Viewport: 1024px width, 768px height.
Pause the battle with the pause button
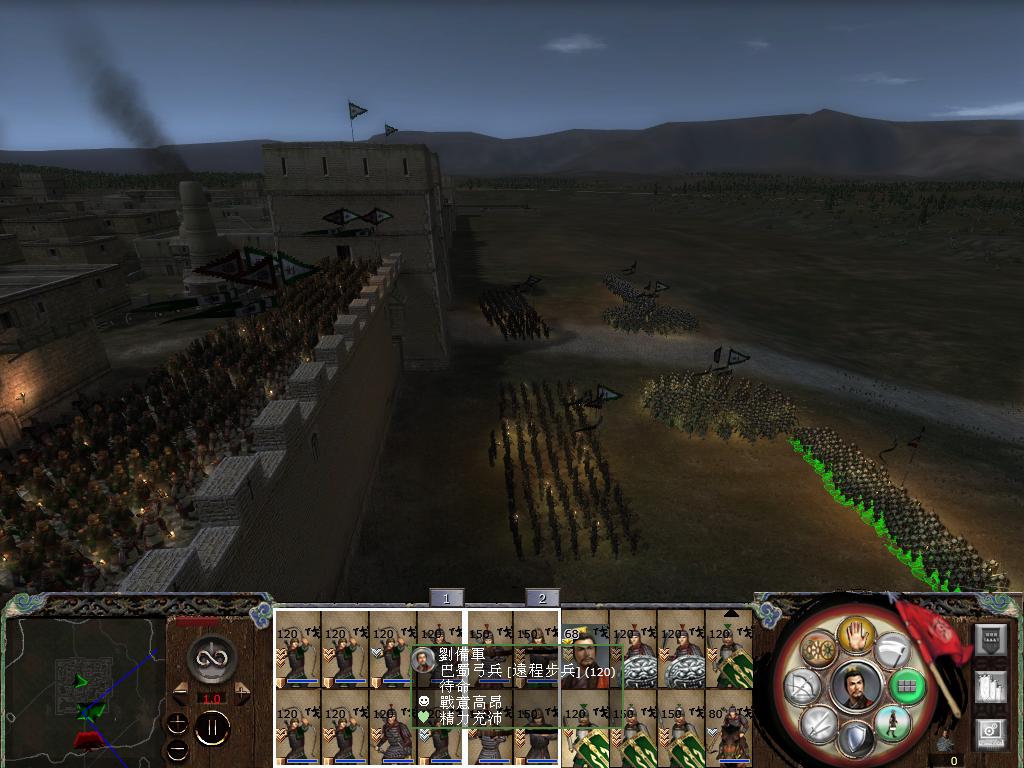point(212,729)
